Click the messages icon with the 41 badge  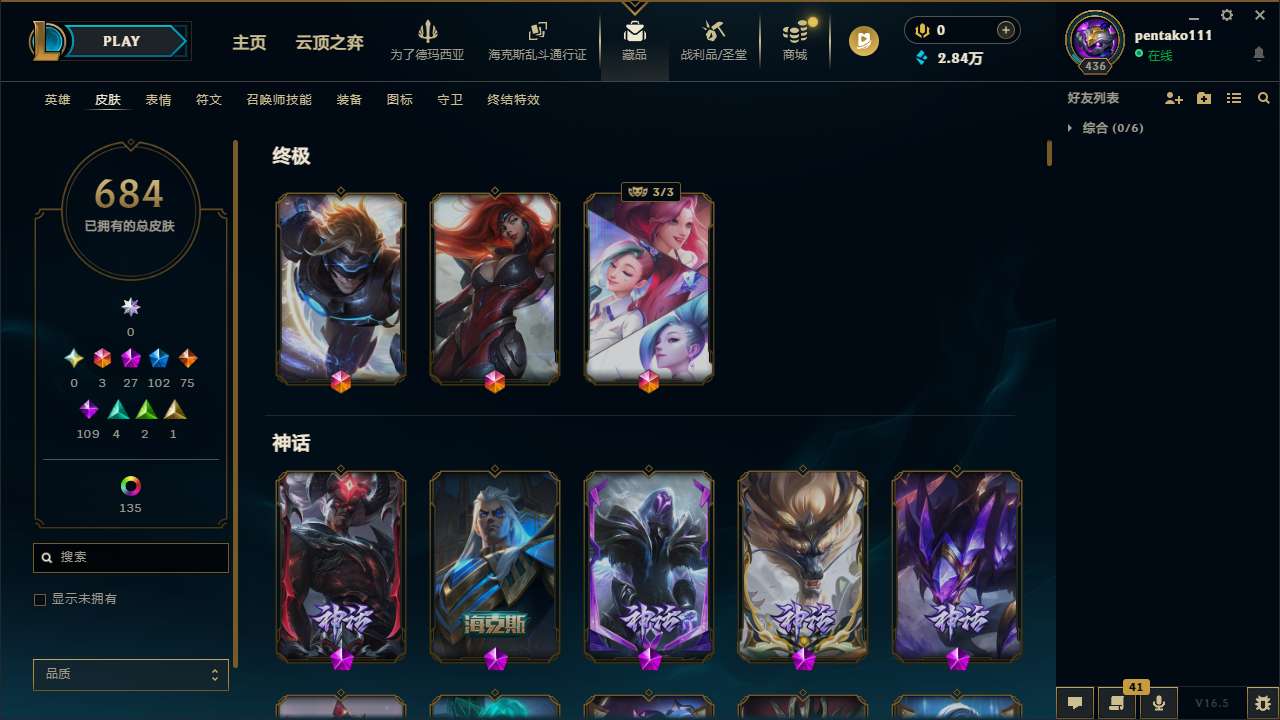click(x=1115, y=703)
